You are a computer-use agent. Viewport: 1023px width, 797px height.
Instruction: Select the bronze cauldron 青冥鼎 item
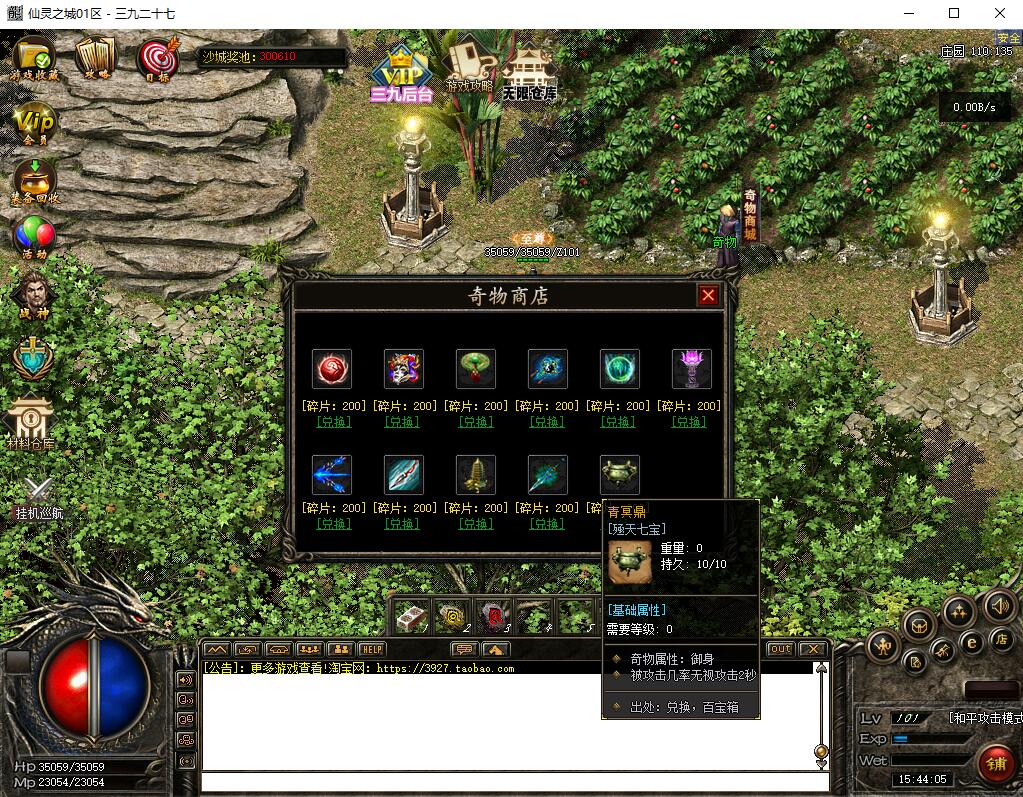(619, 474)
